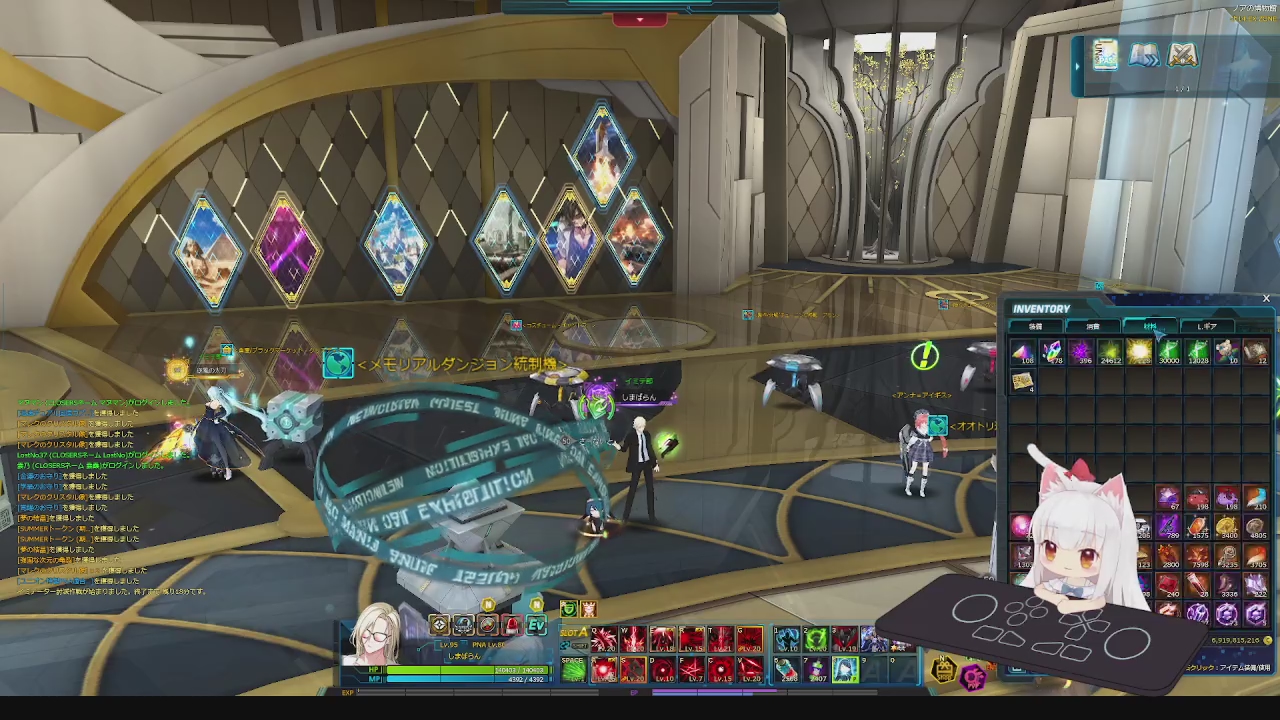The width and height of the screenshot is (1280, 720).
Task: Use the green SPACE dash skill
Action: click(573, 669)
